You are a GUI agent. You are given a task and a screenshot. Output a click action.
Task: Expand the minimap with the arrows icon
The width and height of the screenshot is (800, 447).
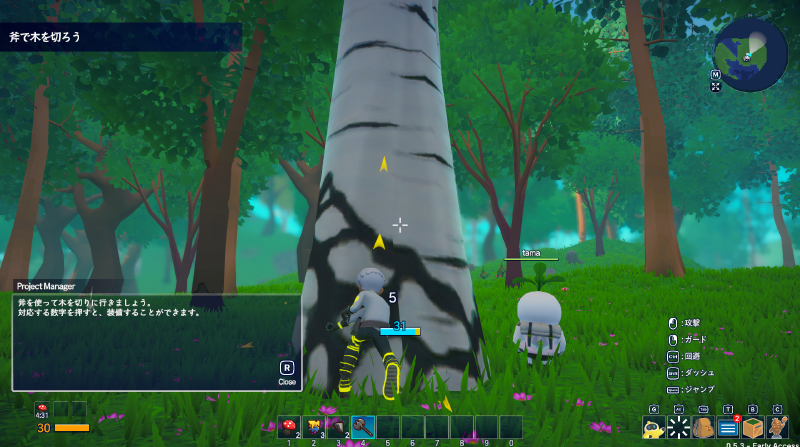pos(716,87)
